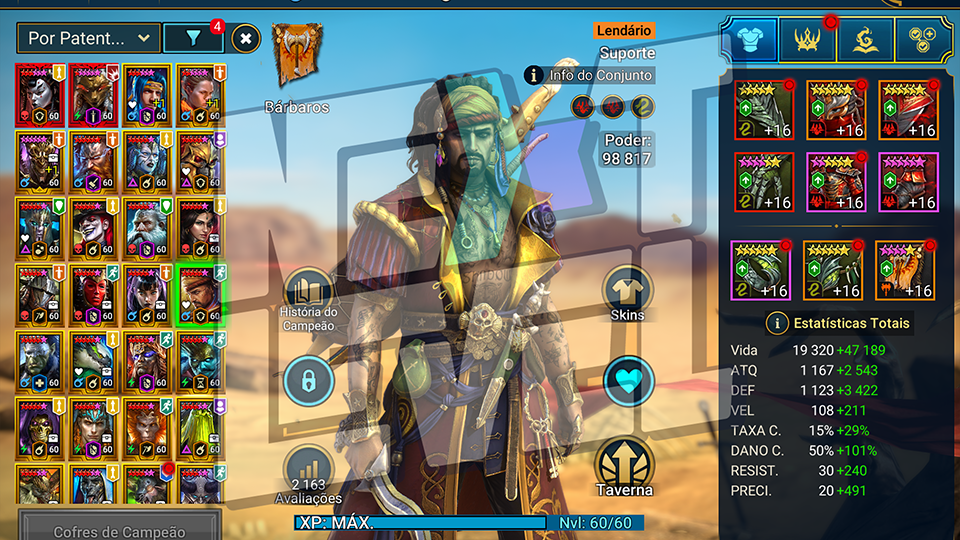View the 2 163 Avaliações ratings
Viewport: 960px width, 540px height.
point(309,474)
